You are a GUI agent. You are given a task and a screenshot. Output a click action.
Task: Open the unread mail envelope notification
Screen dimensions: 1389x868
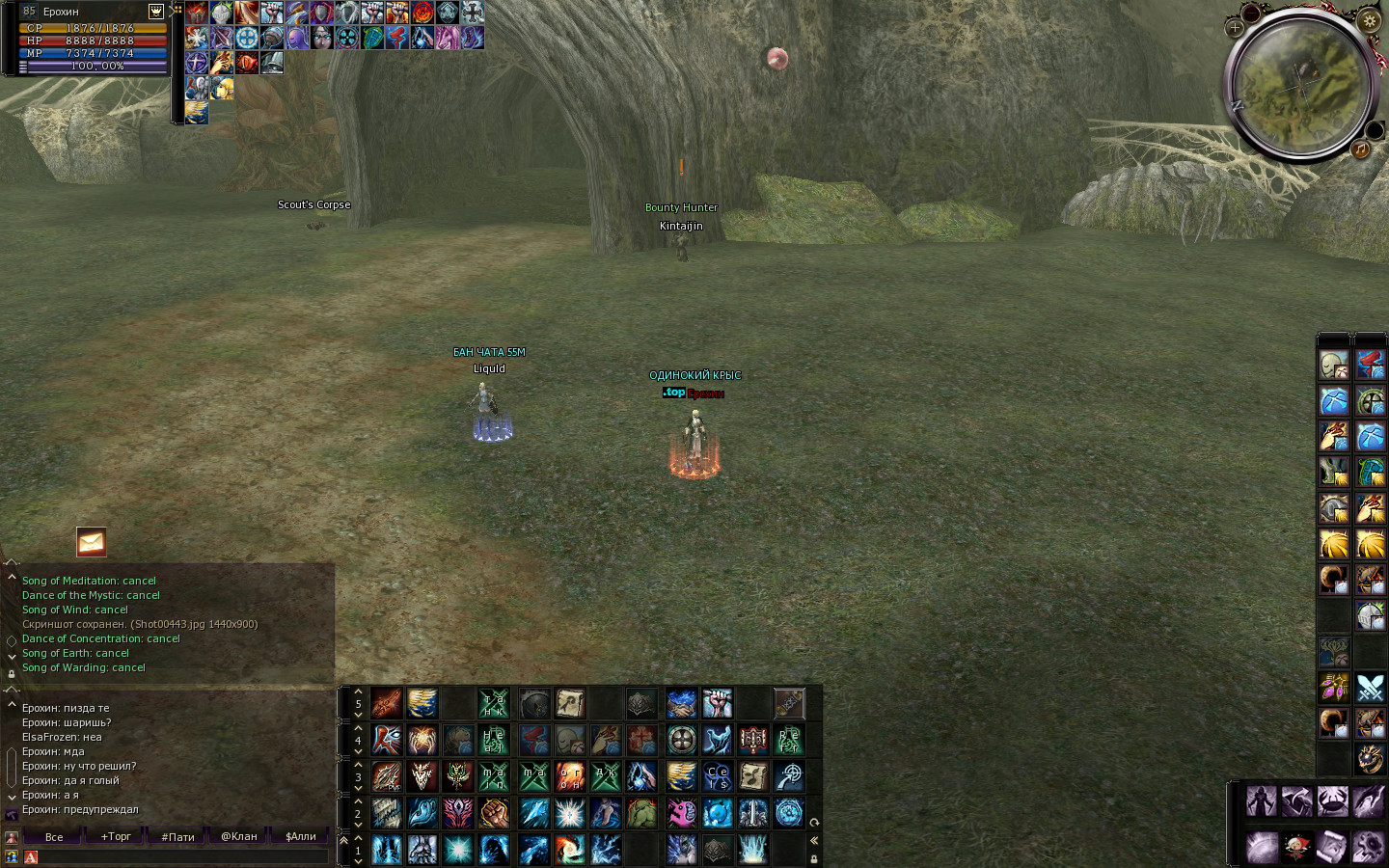coord(92,542)
